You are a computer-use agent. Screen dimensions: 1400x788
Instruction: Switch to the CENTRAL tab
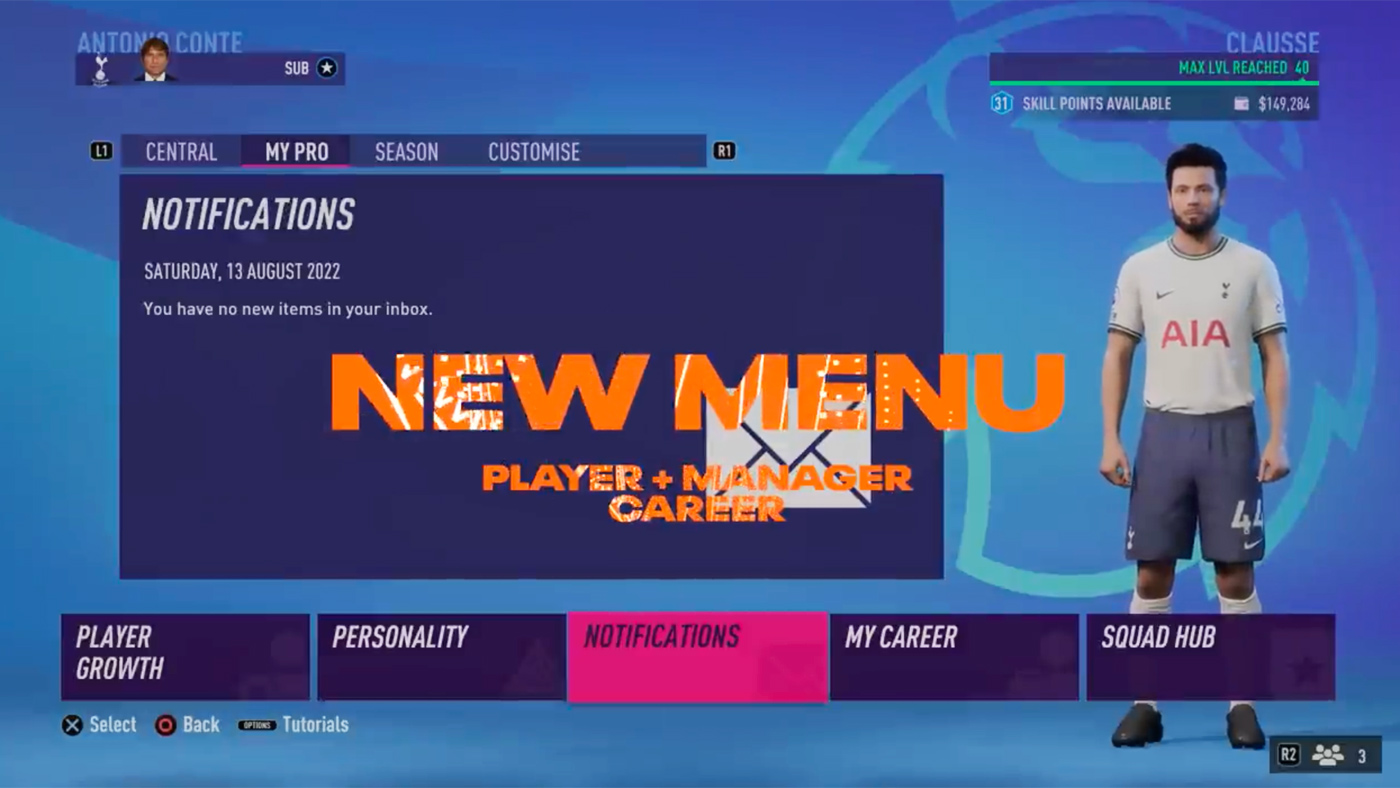tap(181, 151)
